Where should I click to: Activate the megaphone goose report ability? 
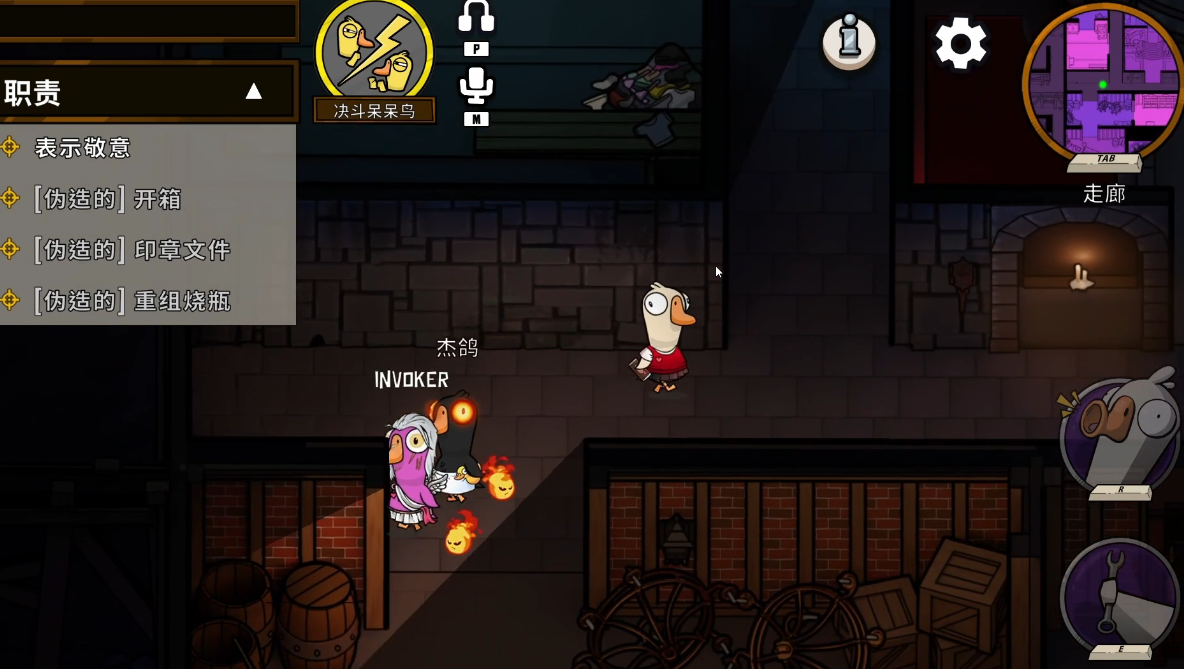[1122, 436]
